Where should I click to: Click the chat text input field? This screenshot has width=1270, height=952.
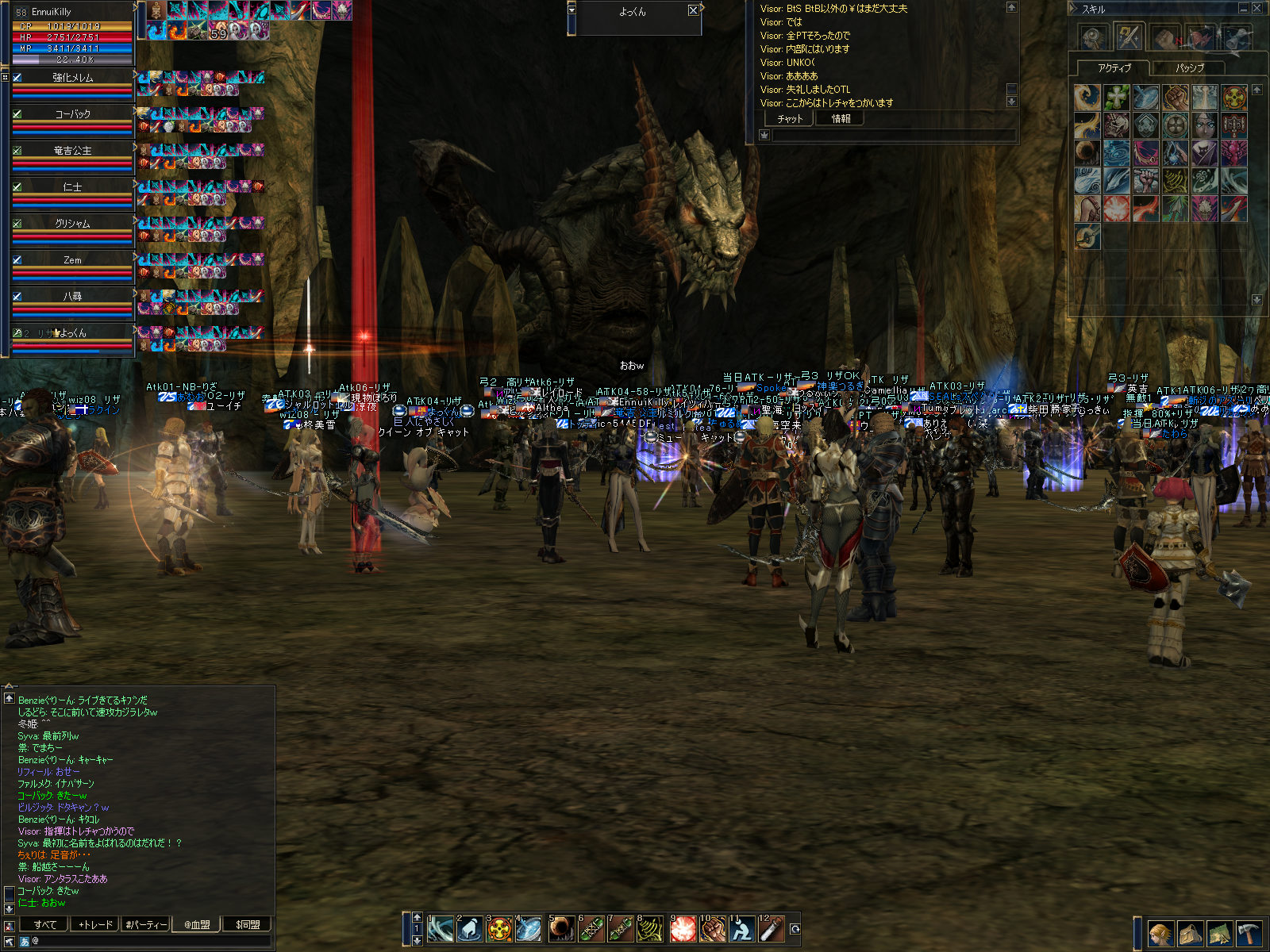click(x=151, y=941)
